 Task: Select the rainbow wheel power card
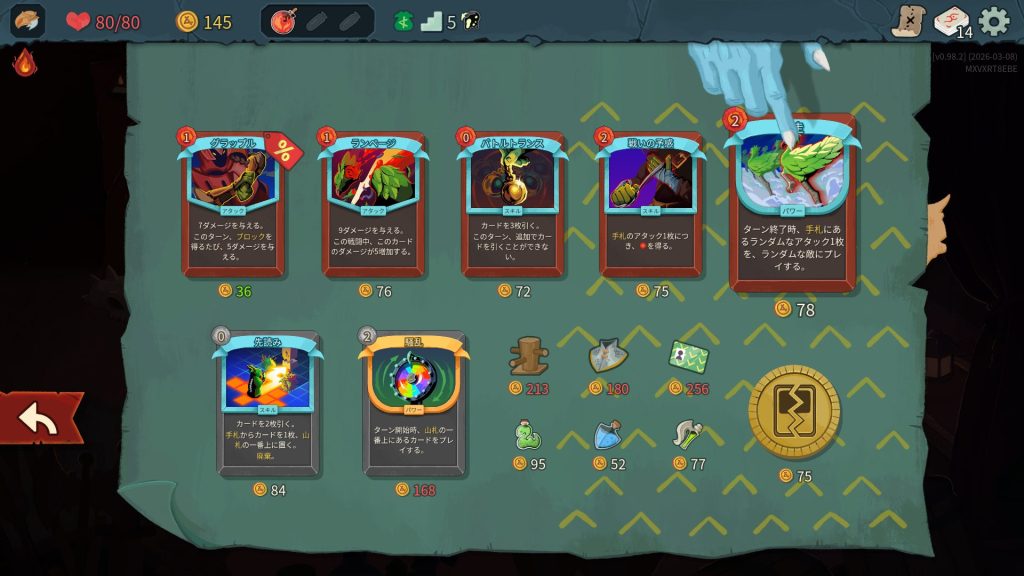click(x=414, y=403)
